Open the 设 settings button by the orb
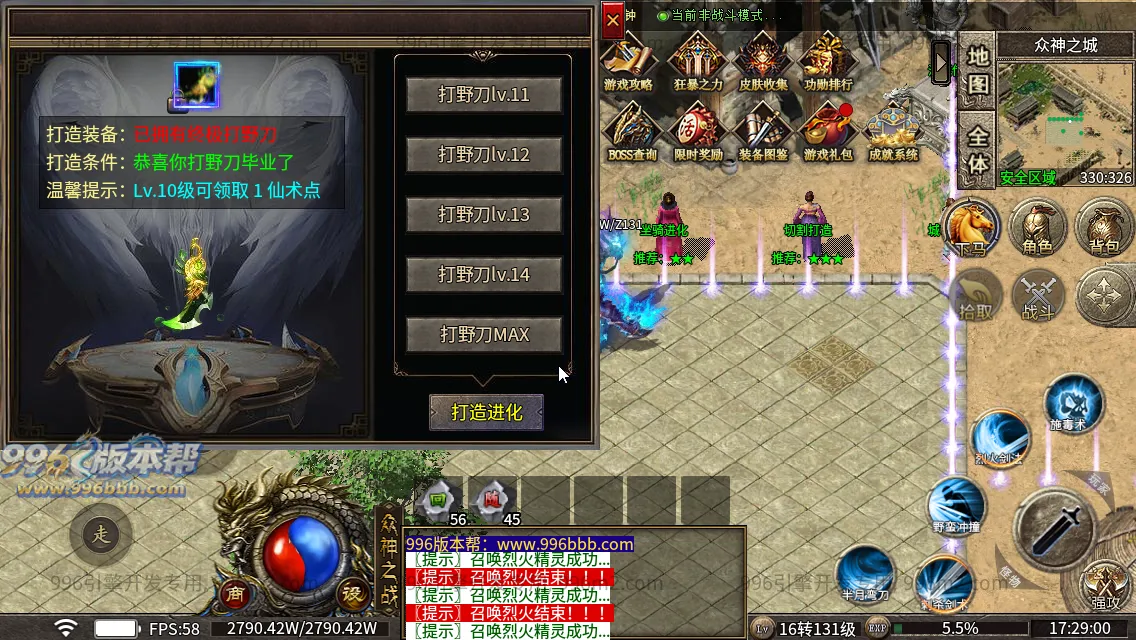The width and height of the screenshot is (1136, 640). 352,593
